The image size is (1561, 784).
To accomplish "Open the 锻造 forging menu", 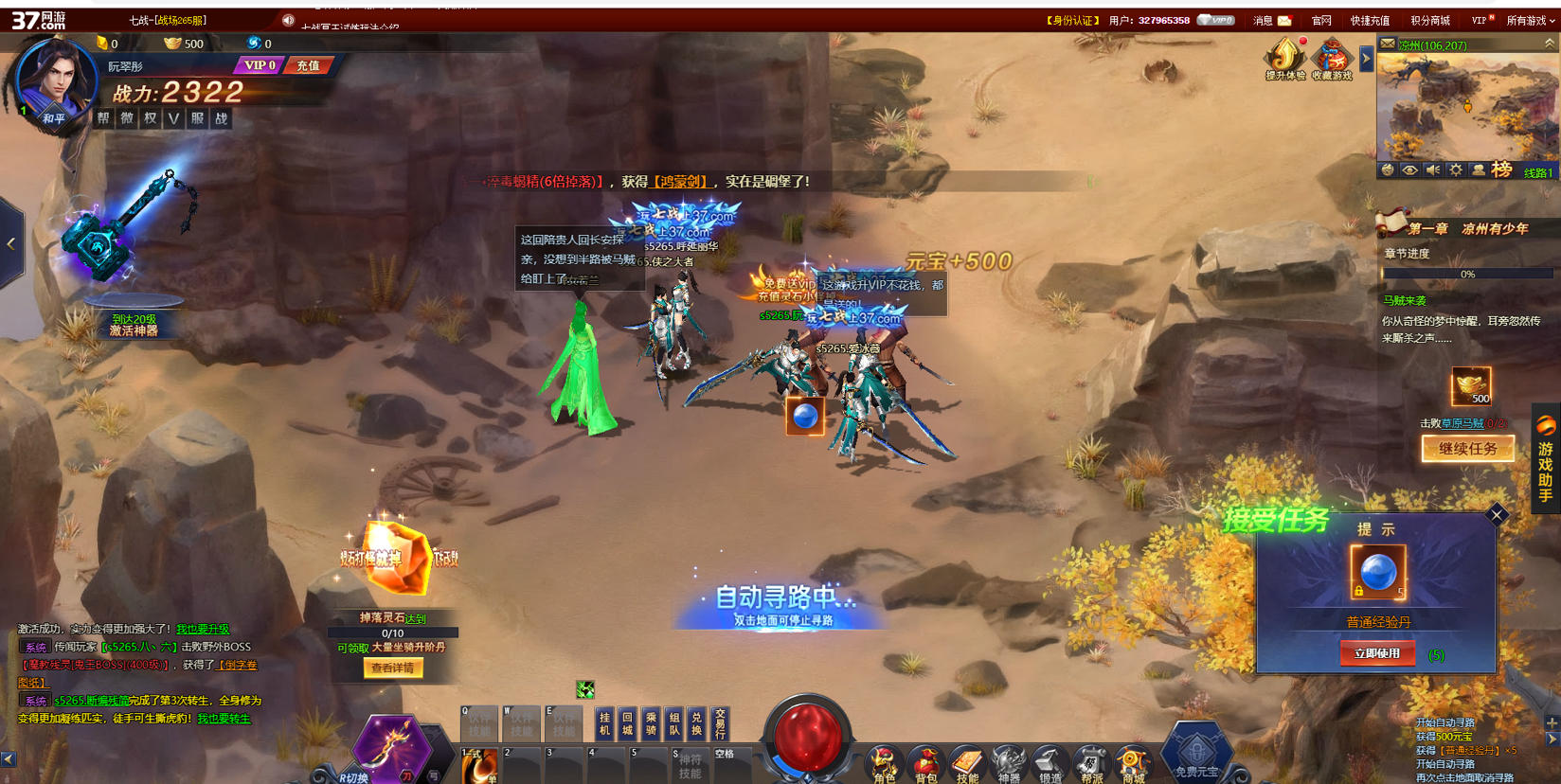I will tap(1050, 765).
